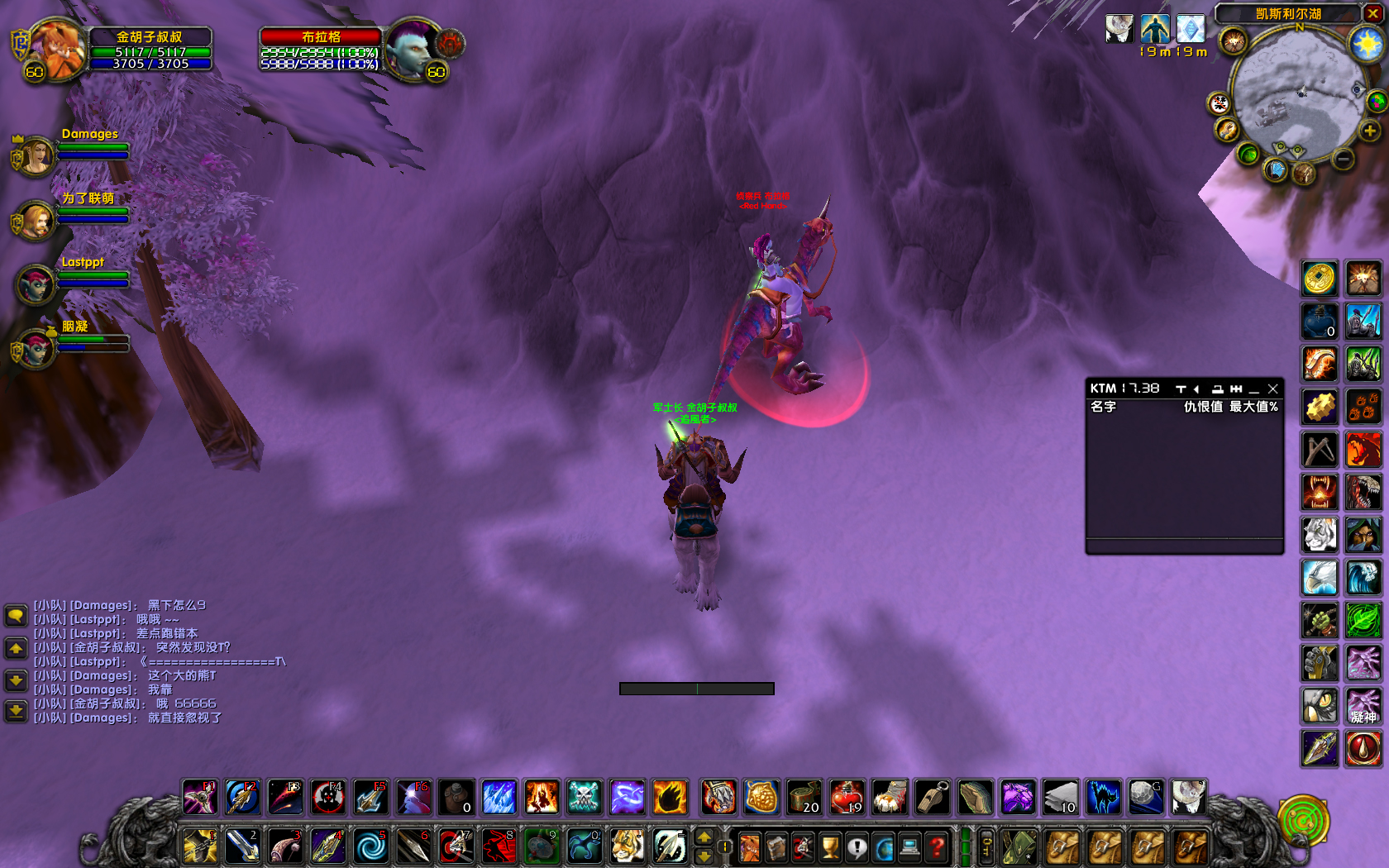Viewport: 1389px width, 868px height.
Task: Activate the white tiger head ability
Action: click(1320, 535)
